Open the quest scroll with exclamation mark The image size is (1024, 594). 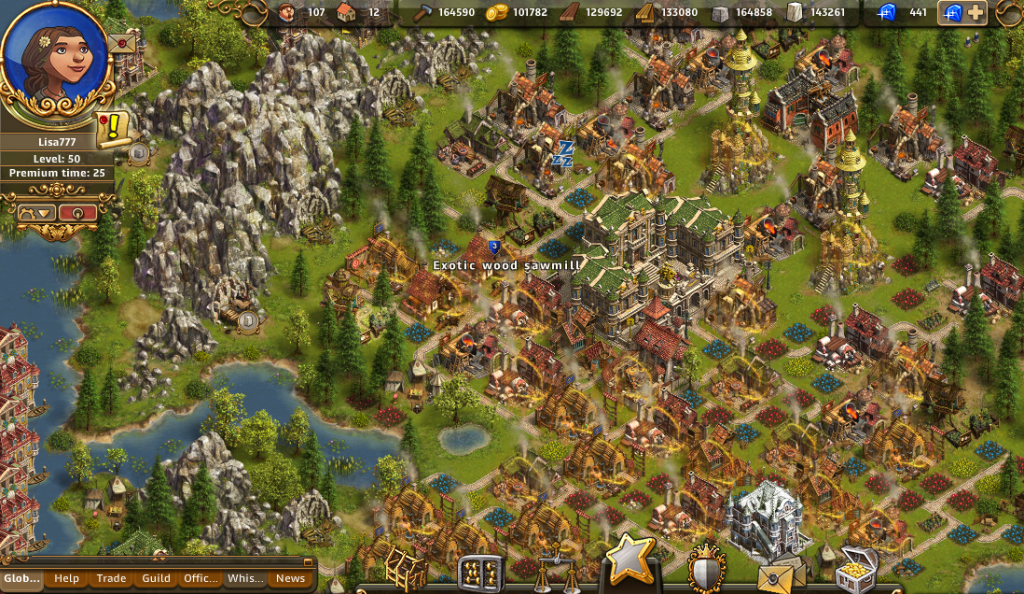(x=112, y=128)
